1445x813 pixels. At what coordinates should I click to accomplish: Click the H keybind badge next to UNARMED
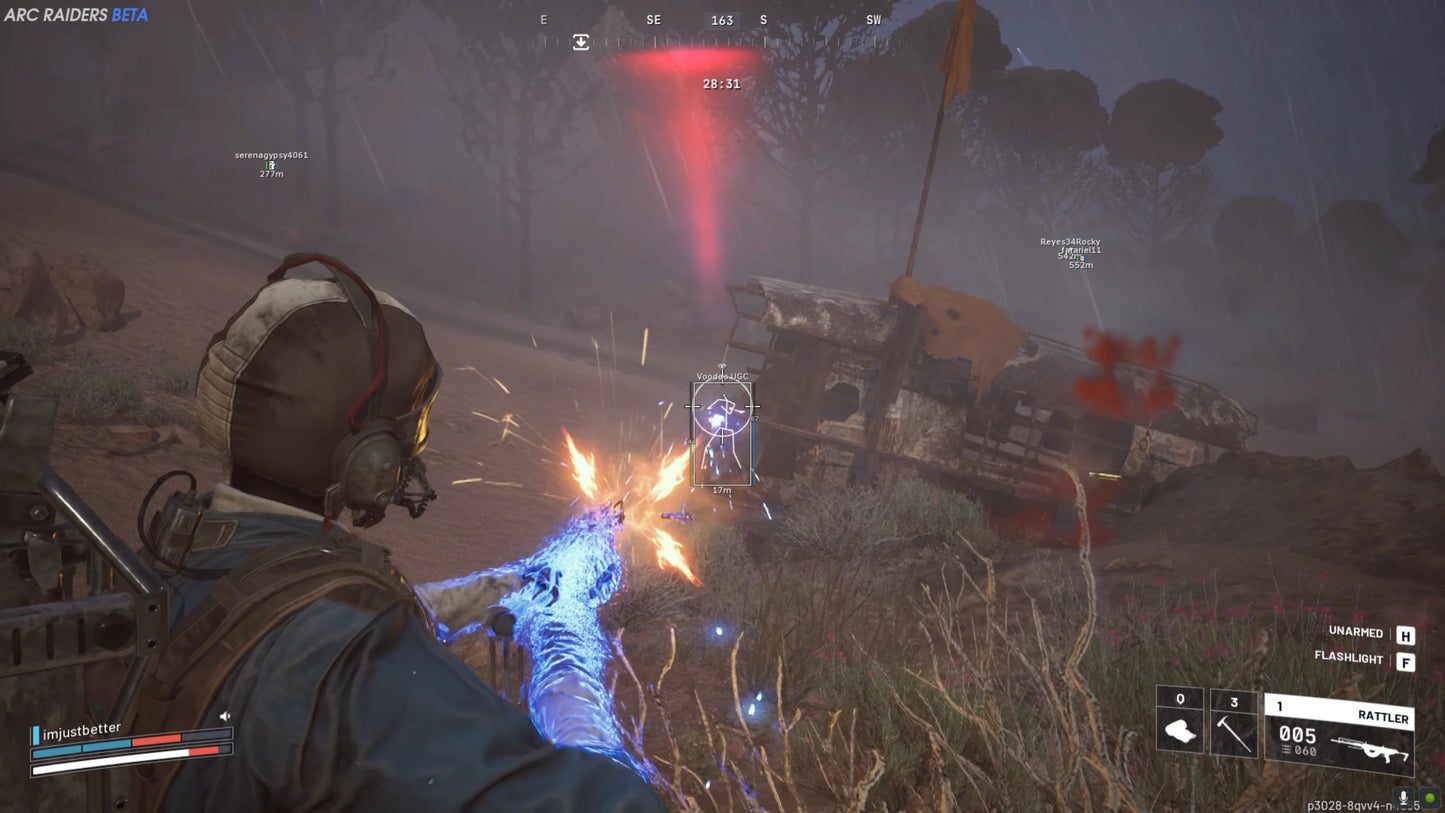point(1405,636)
